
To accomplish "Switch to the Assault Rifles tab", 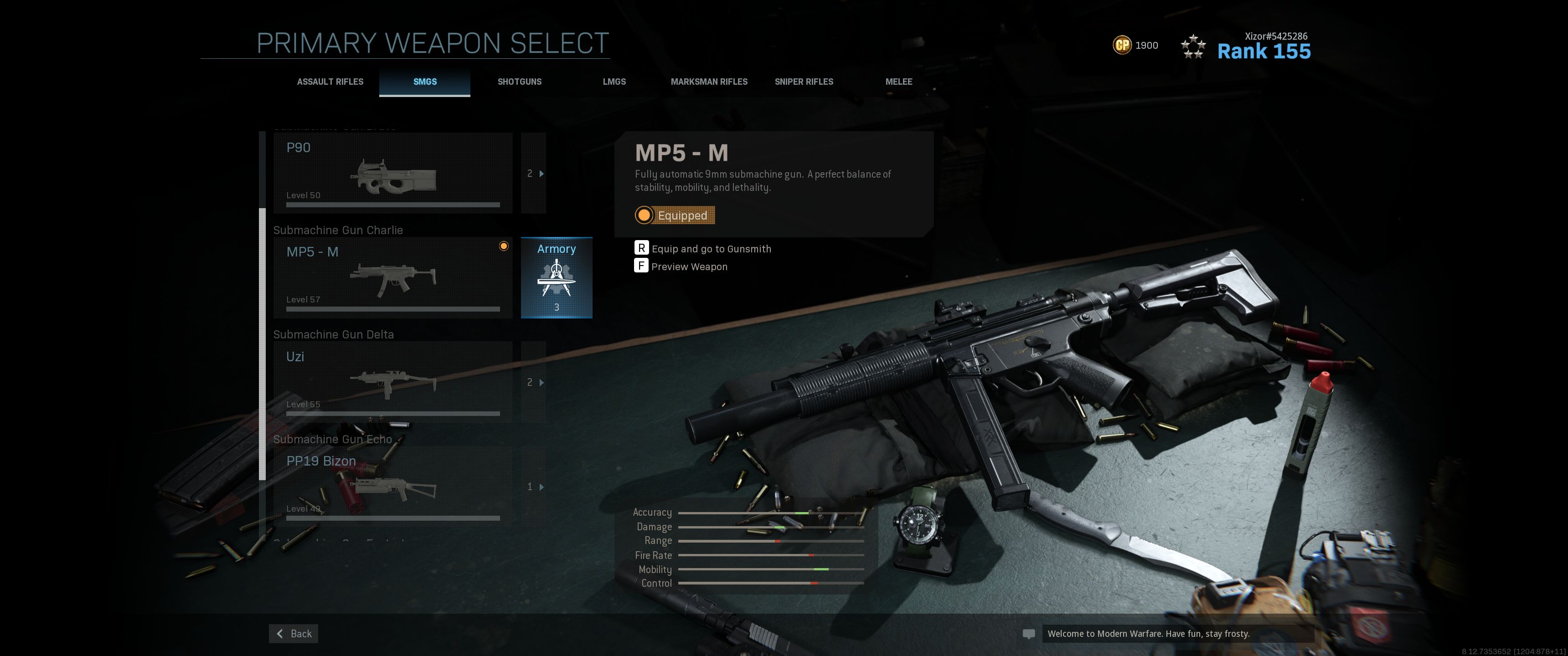I will 330,82.
